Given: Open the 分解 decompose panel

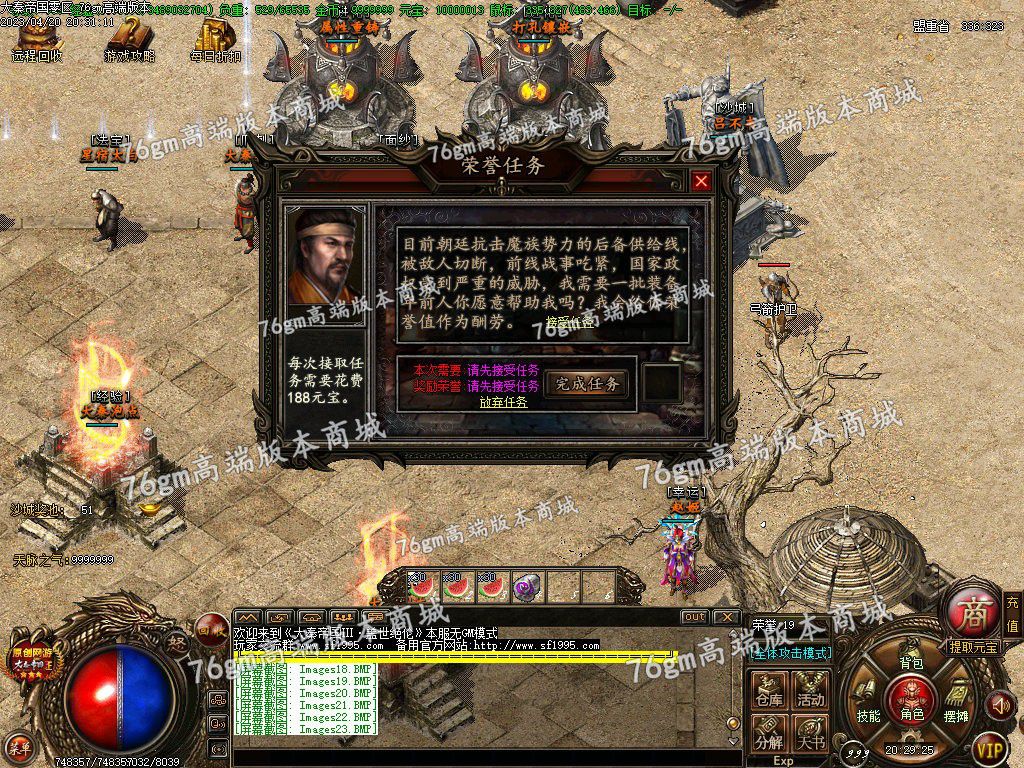Looking at the screenshot, I should pyautogui.click(x=769, y=733).
